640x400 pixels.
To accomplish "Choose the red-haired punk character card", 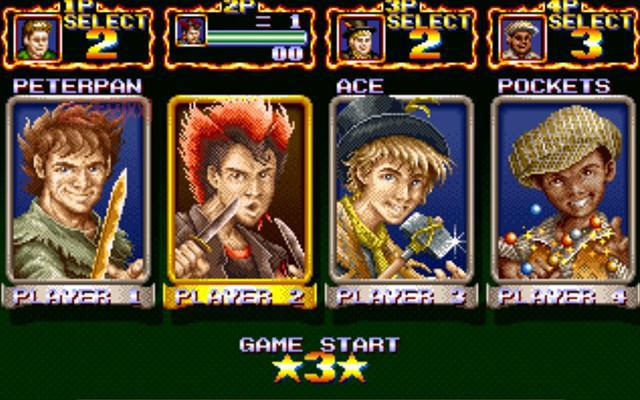I will (x=240, y=190).
